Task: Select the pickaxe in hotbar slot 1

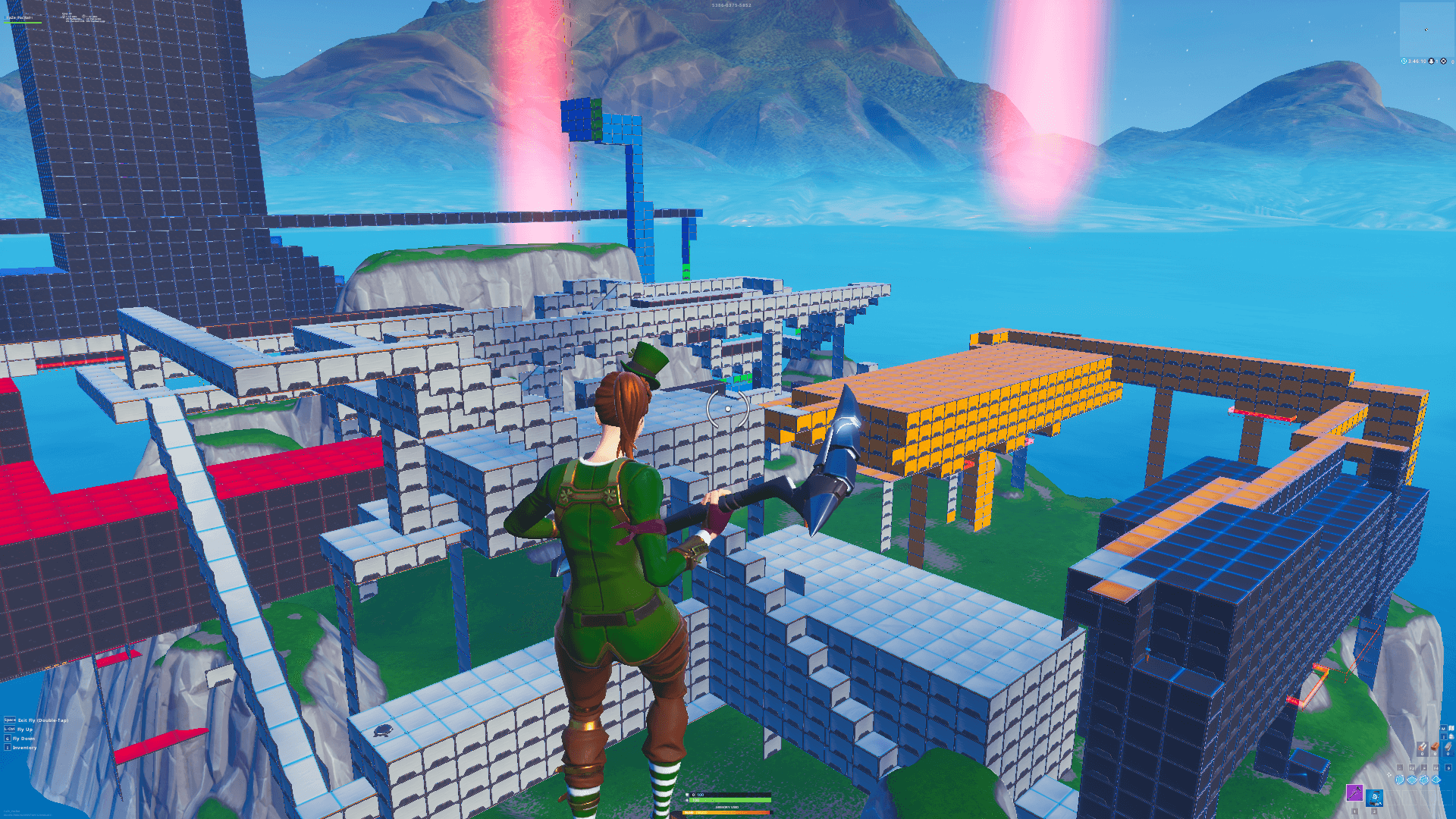Action: (x=1354, y=794)
